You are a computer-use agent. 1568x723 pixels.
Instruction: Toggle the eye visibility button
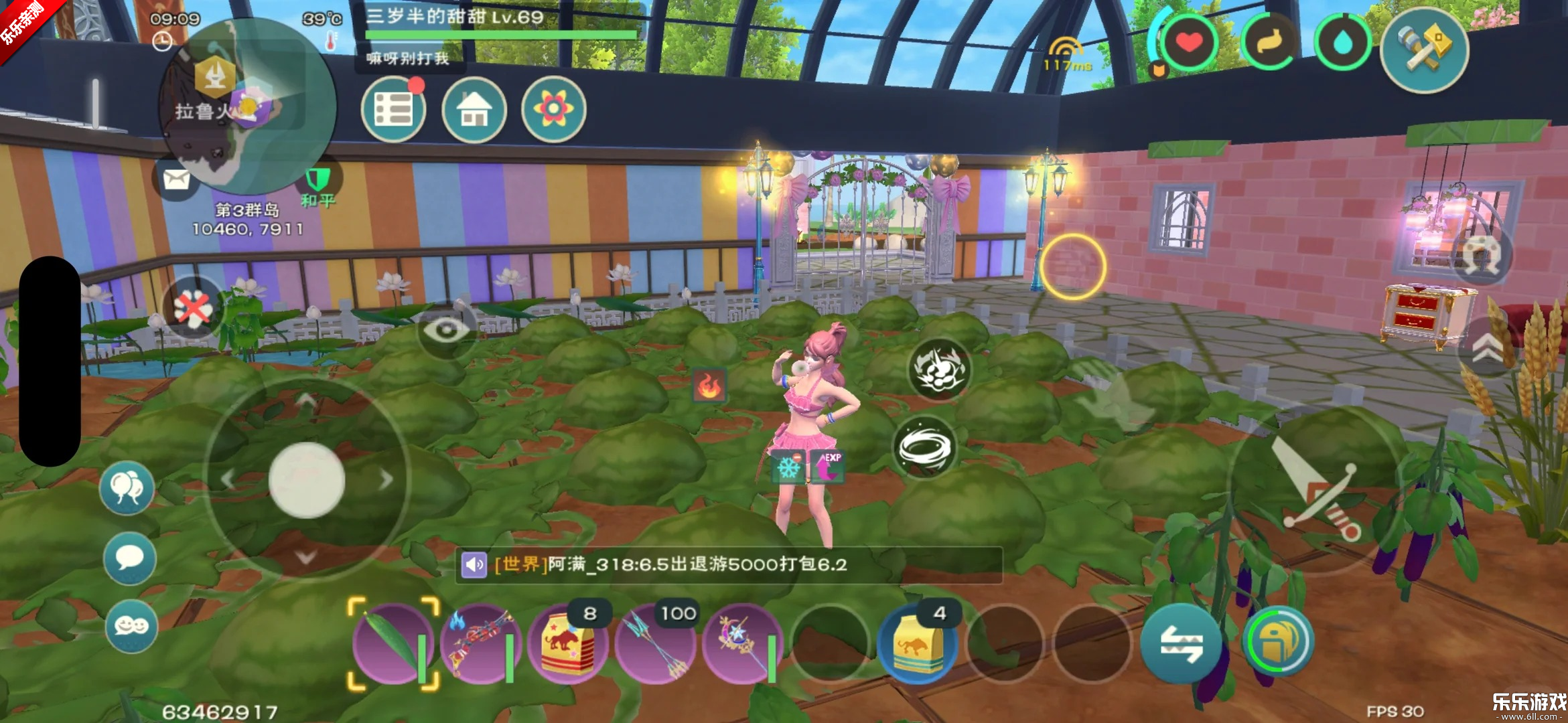[446, 329]
